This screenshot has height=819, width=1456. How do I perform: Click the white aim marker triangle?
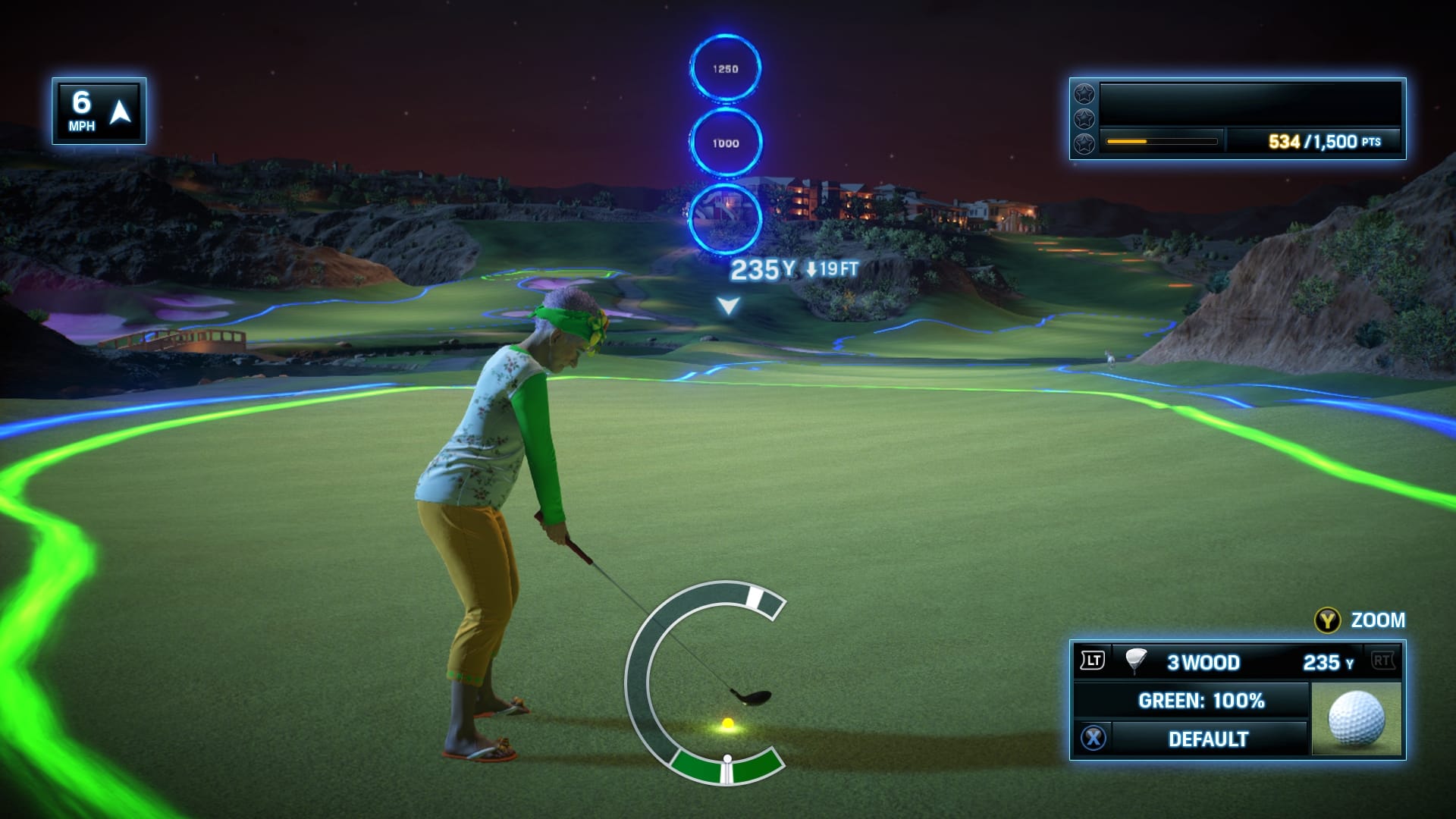click(x=728, y=306)
